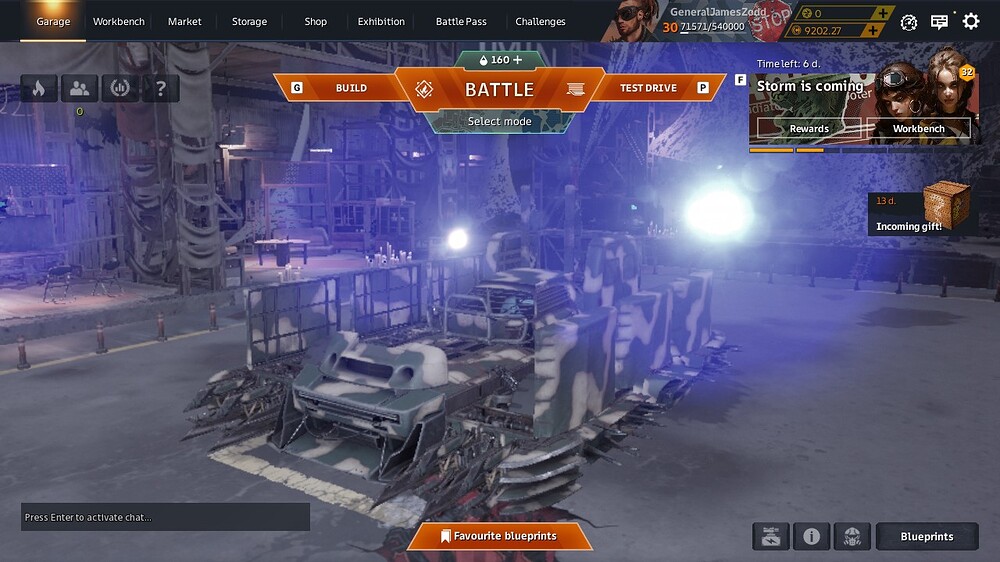View the Battle Pass tab
The height and width of the screenshot is (562, 1000).
[461, 21]
